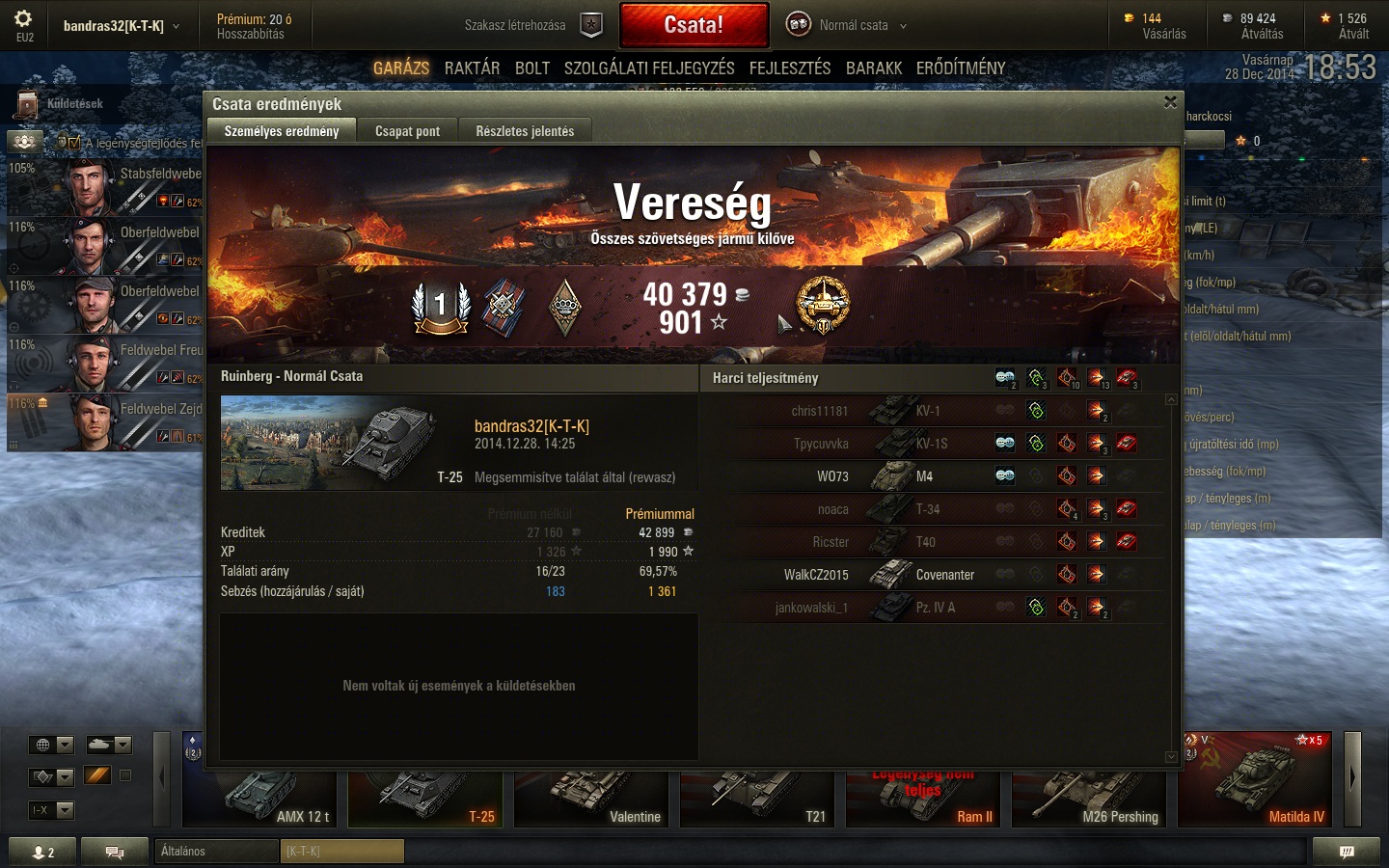Screen dimensions: 1389x868
Task: Select the Személyes eredmény tab
Action: (x=282, y=131)
